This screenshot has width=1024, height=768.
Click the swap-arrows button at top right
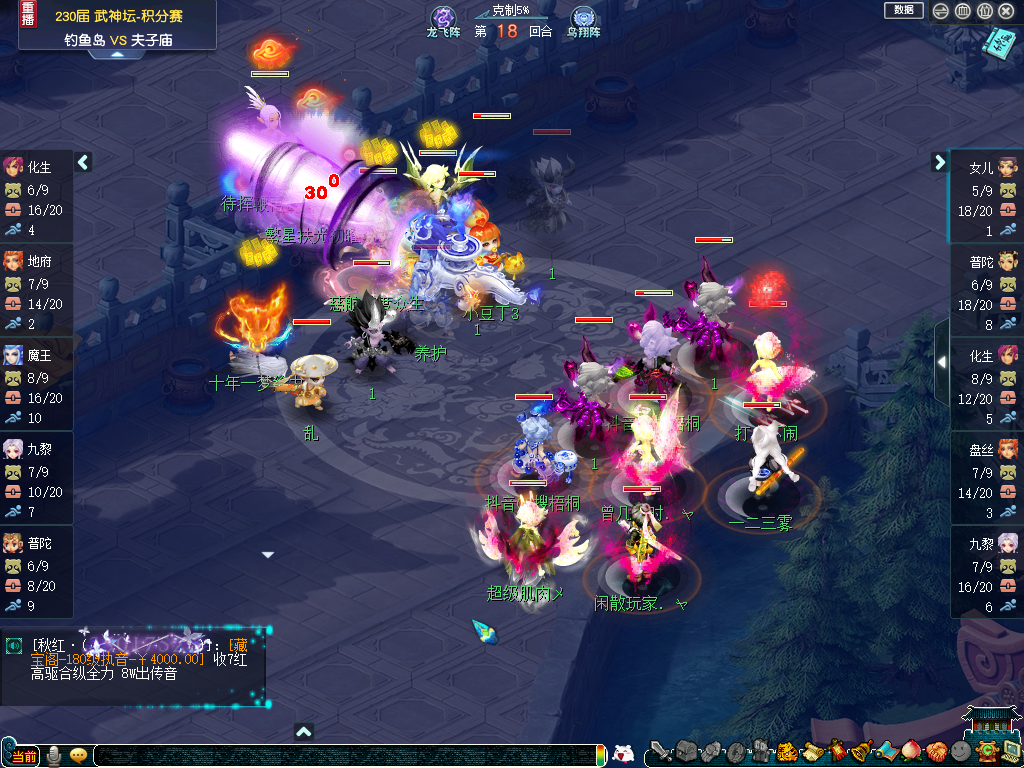click(x=940, y=11)
